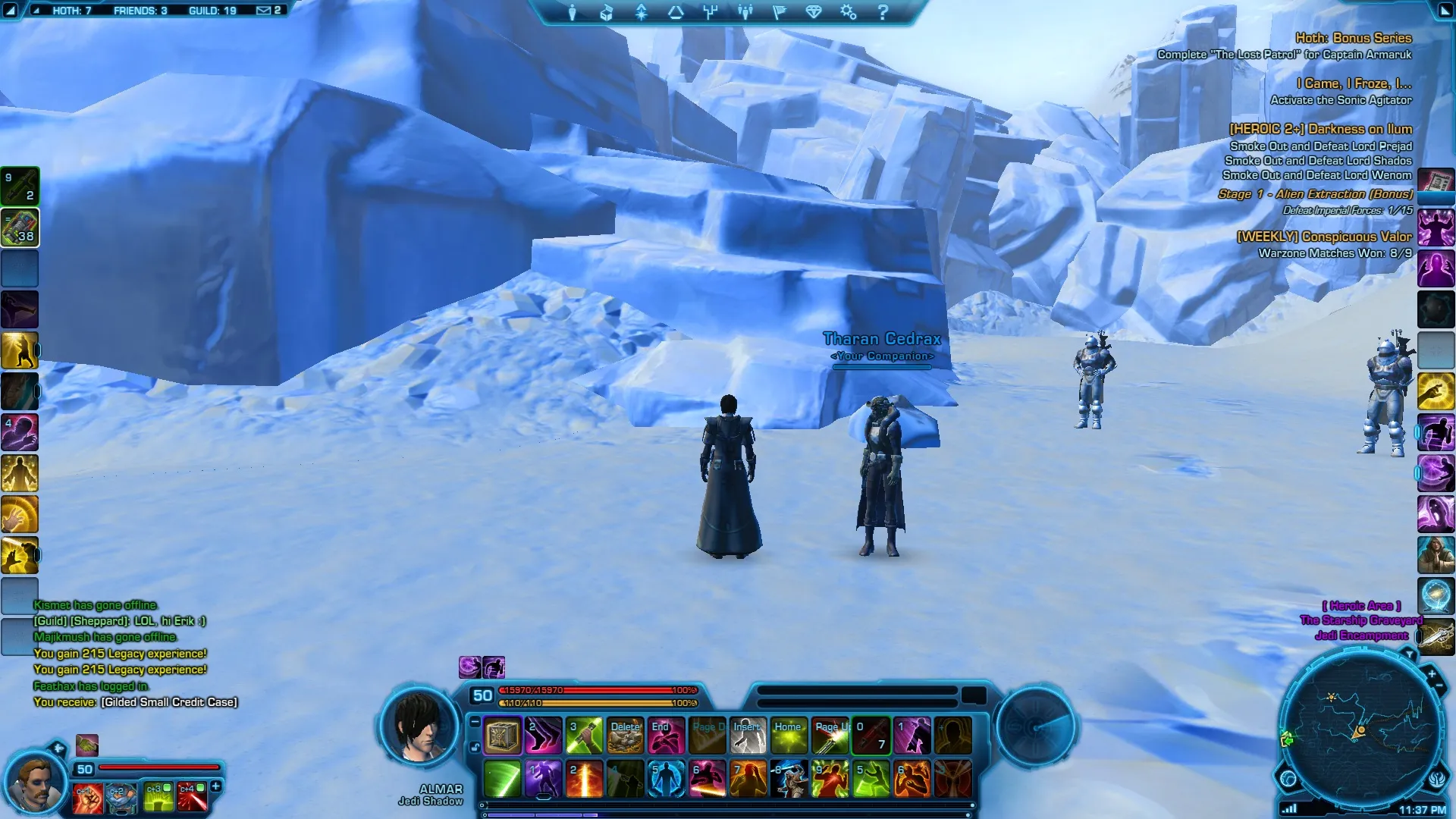Viewport: 1456px width, 819px height.
Task: Click the ALMAR player portrait
Action: [419, 726]
